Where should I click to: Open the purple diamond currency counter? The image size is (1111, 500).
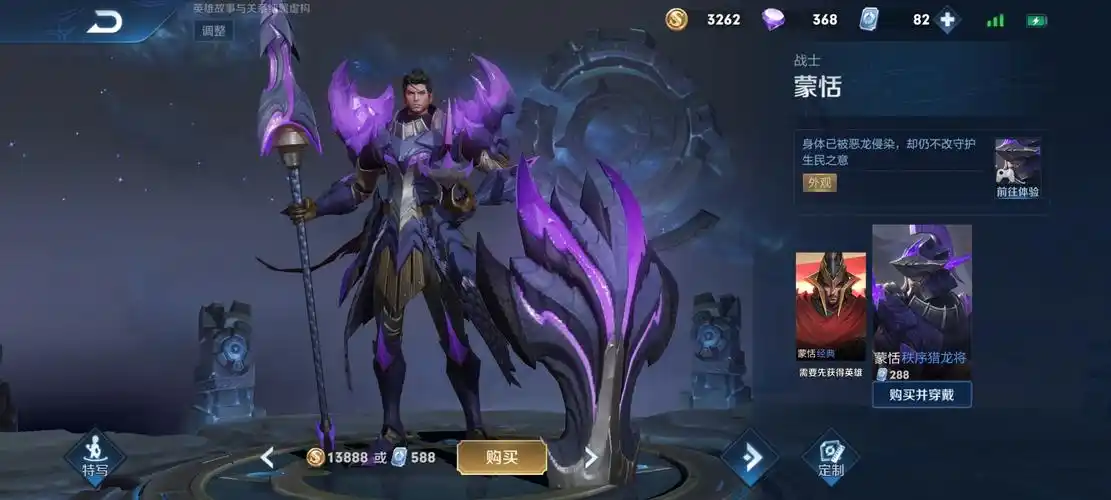802,20
